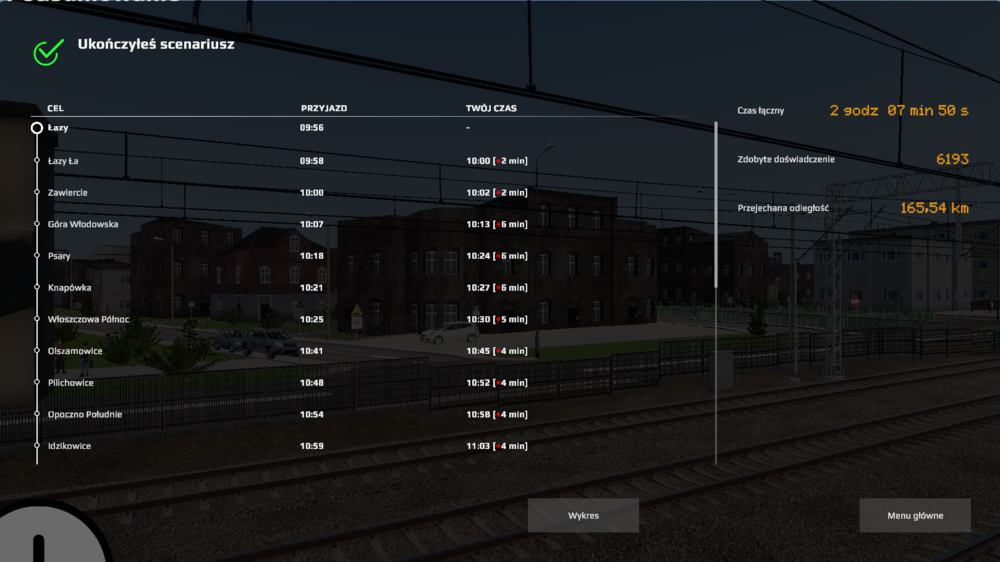Click the Pilichowice station row
The height and width of the screenshot is (562, 1000).
tap(70, 382)
